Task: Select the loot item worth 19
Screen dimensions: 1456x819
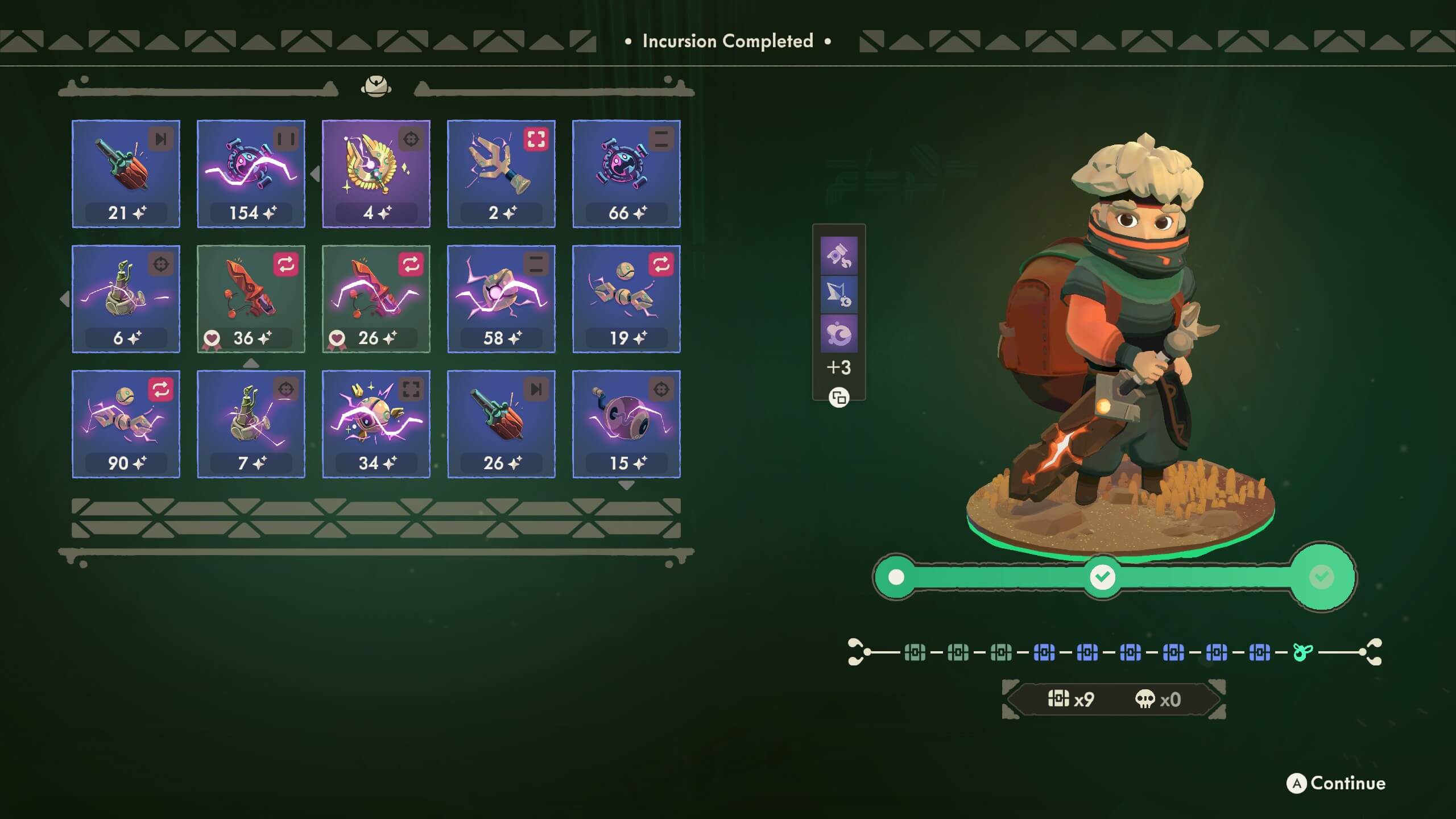Action: click(x=626, y=299)
